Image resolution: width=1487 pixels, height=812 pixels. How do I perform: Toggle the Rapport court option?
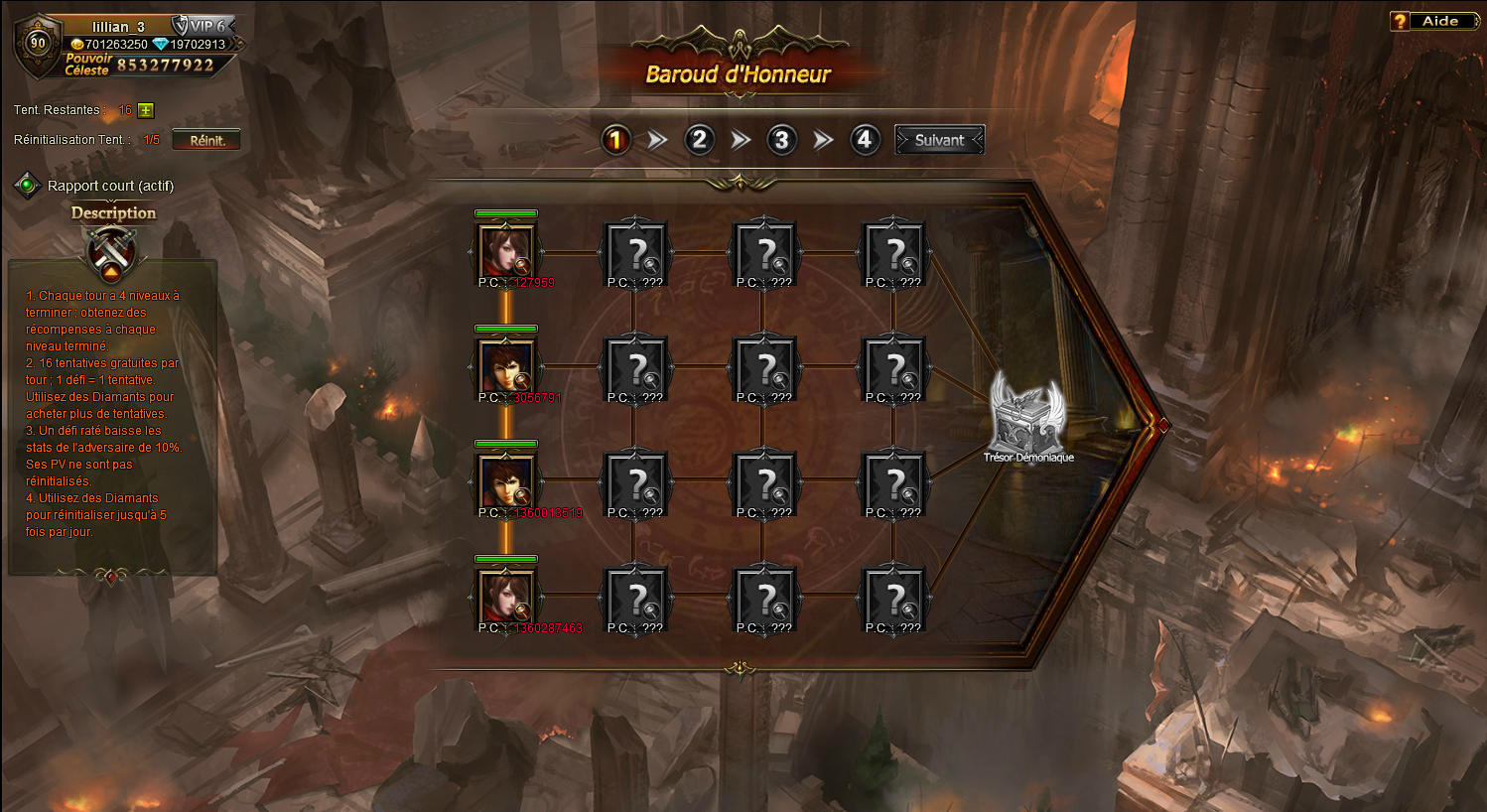27,186
